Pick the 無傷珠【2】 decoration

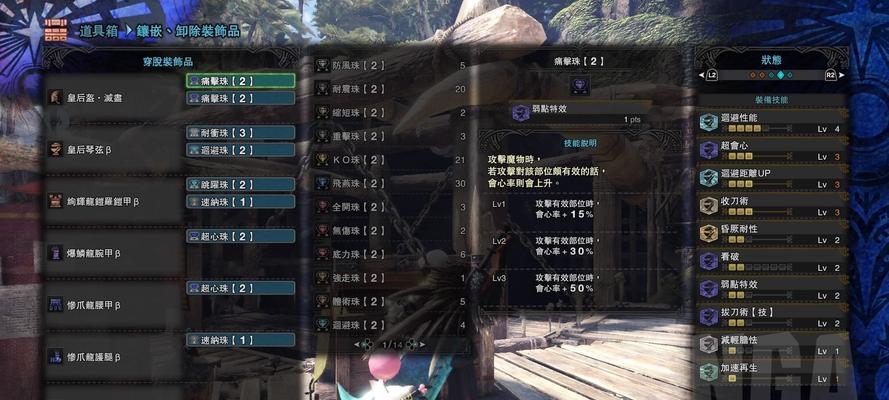coord(390,230)
